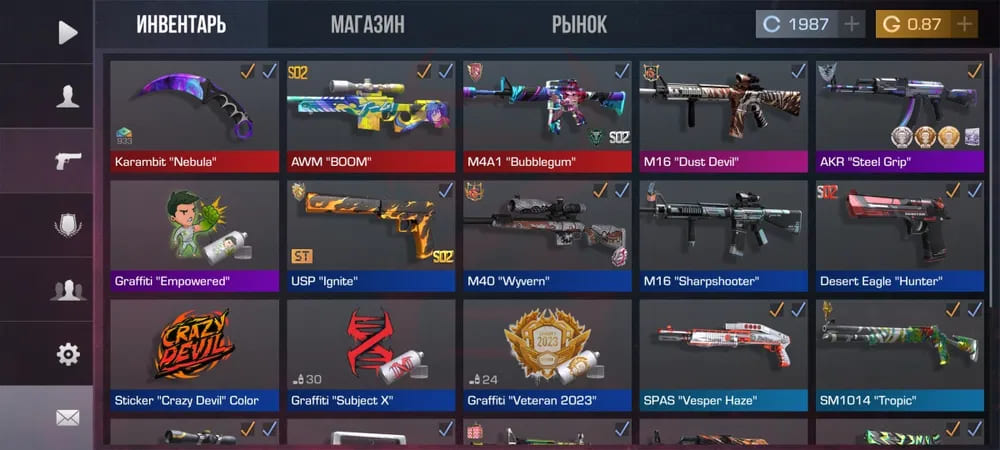Open the profile silhouette icon
The image size is (1000, 450).
point(67,97)
